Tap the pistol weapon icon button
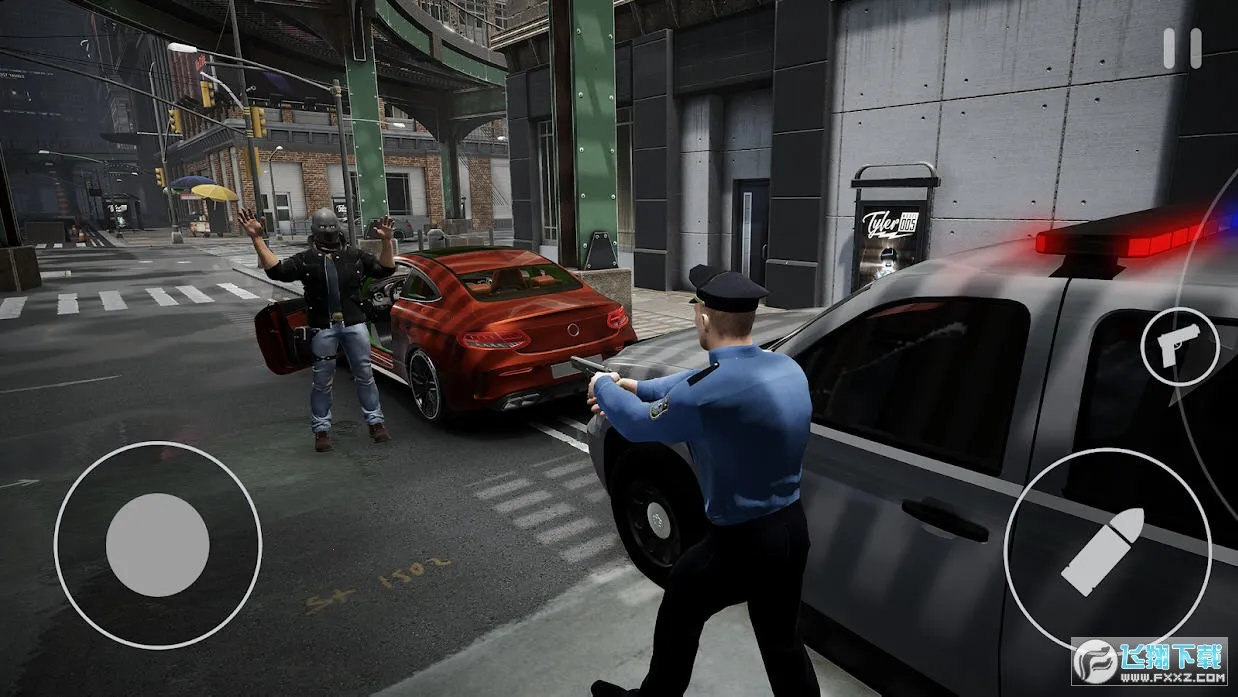Viewport: 1238px width, 697px height. pyautogui.click(x=1179, y=346)
